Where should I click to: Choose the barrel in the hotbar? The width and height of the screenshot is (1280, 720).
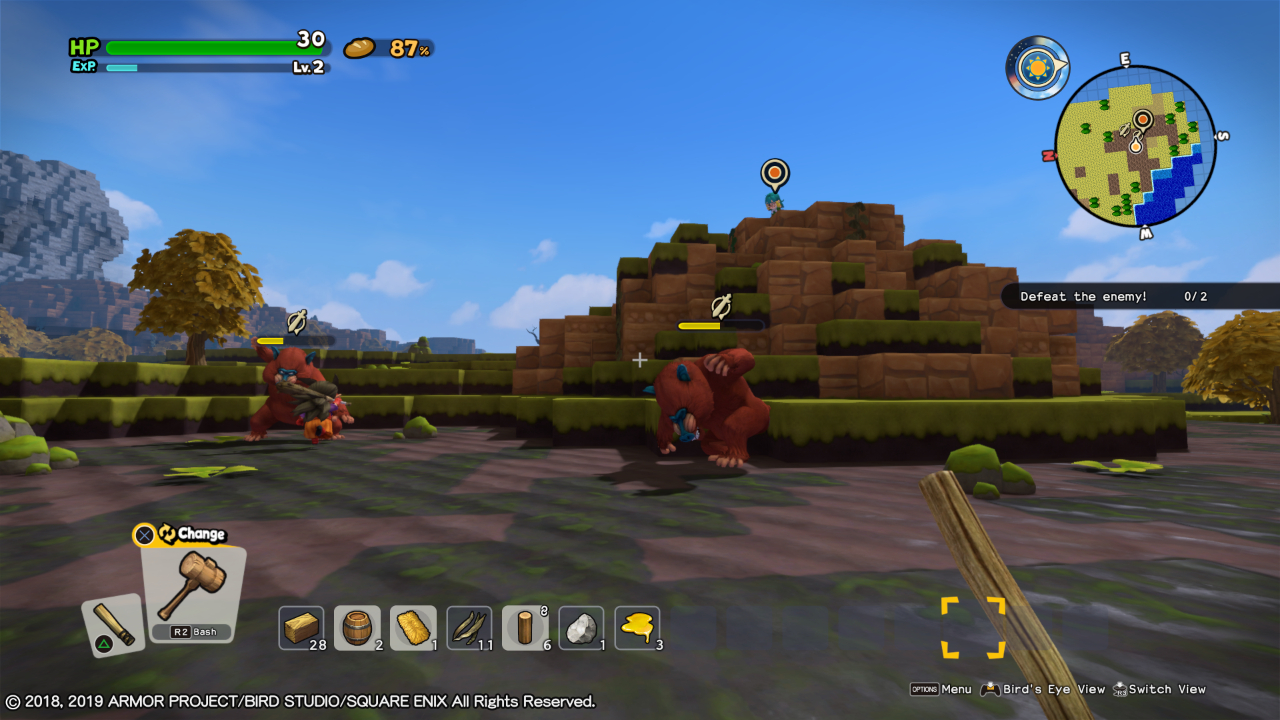click(x=357, y=628)
